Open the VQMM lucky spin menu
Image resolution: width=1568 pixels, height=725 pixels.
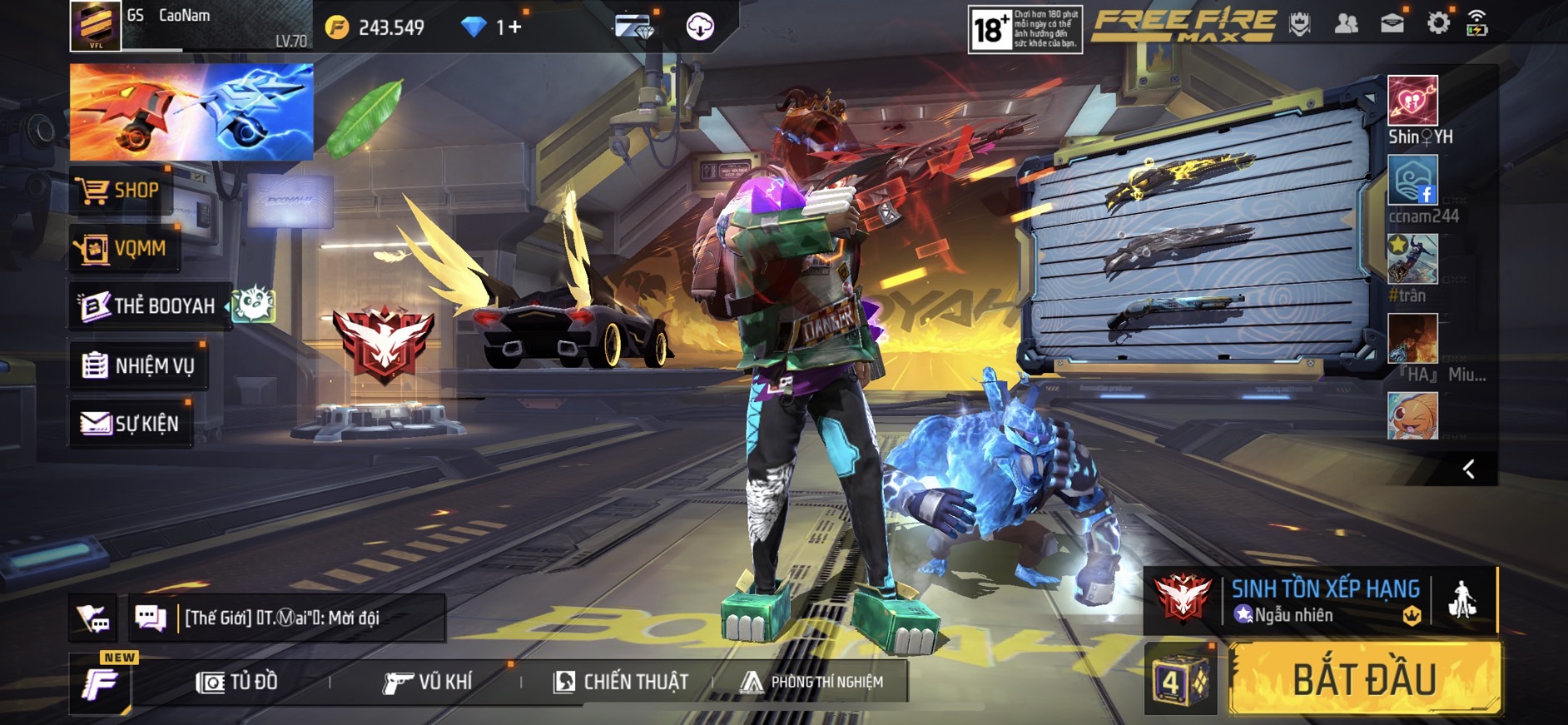tap(125, 248)
